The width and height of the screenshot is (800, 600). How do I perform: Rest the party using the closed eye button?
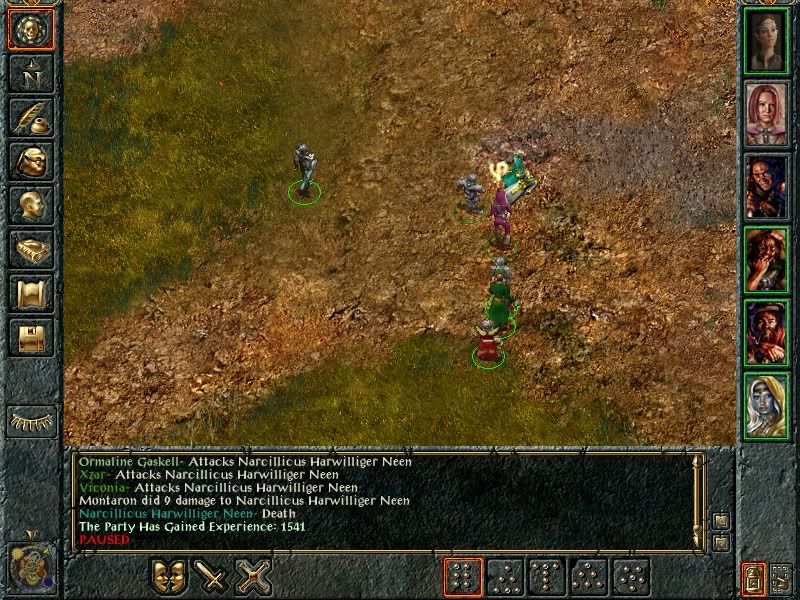point(30,421)
